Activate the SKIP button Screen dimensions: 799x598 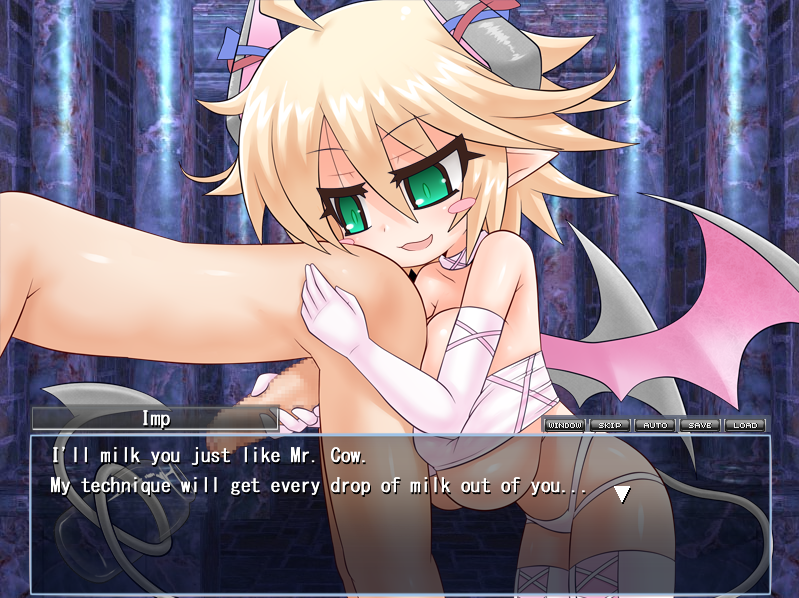pyautogui.click(x=609, y=425)
